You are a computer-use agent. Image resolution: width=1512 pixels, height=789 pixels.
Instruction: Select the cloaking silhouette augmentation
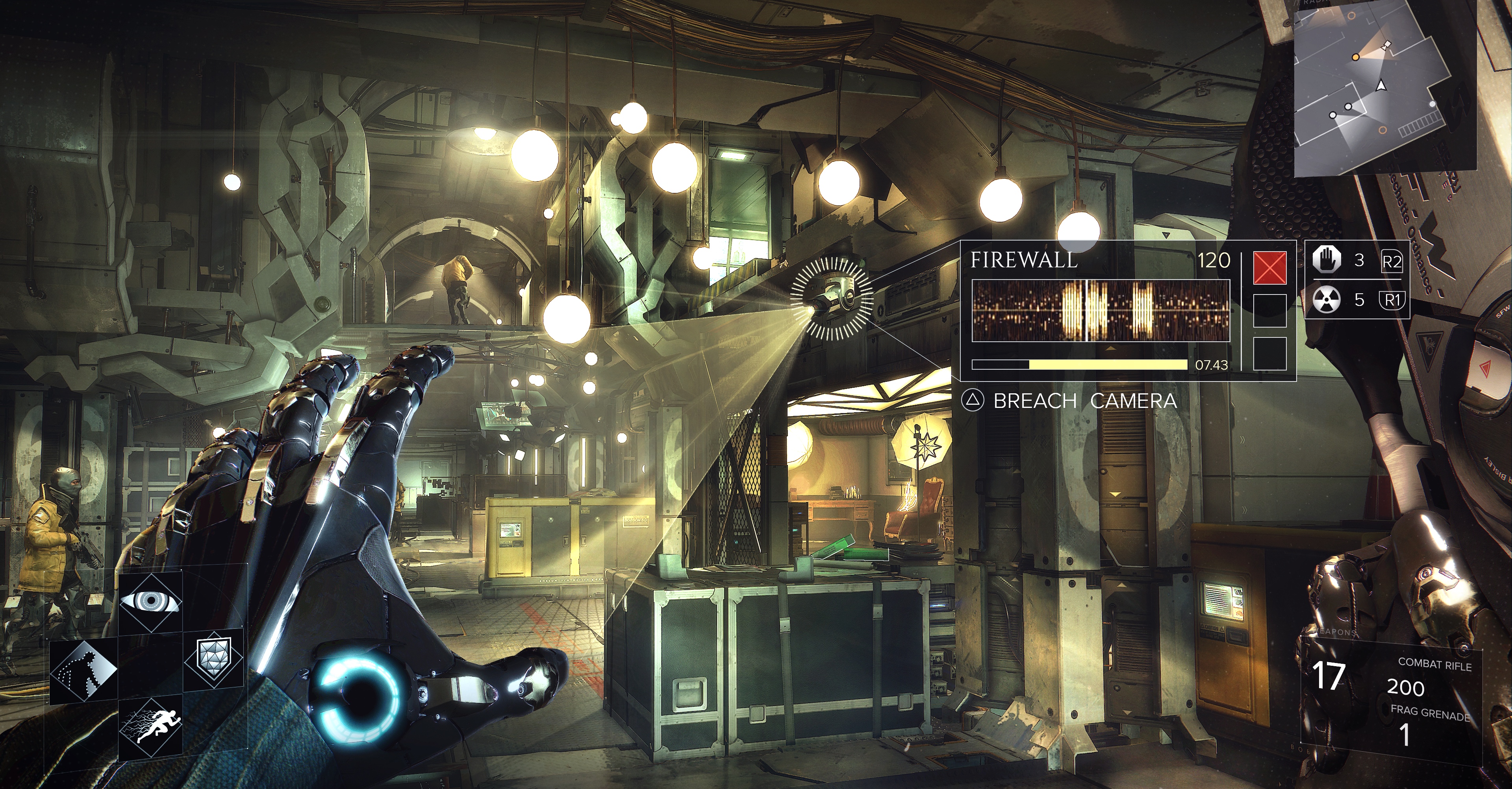(x=83, y=672)
